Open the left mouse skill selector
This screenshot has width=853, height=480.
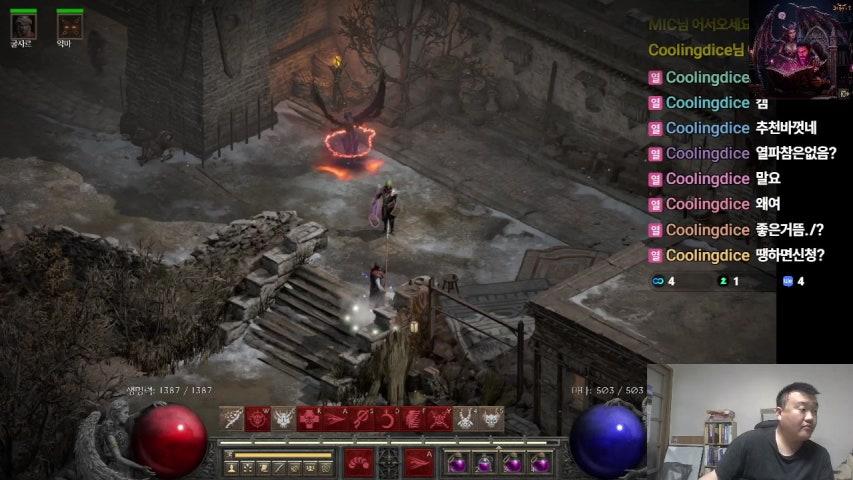[359, 462]
